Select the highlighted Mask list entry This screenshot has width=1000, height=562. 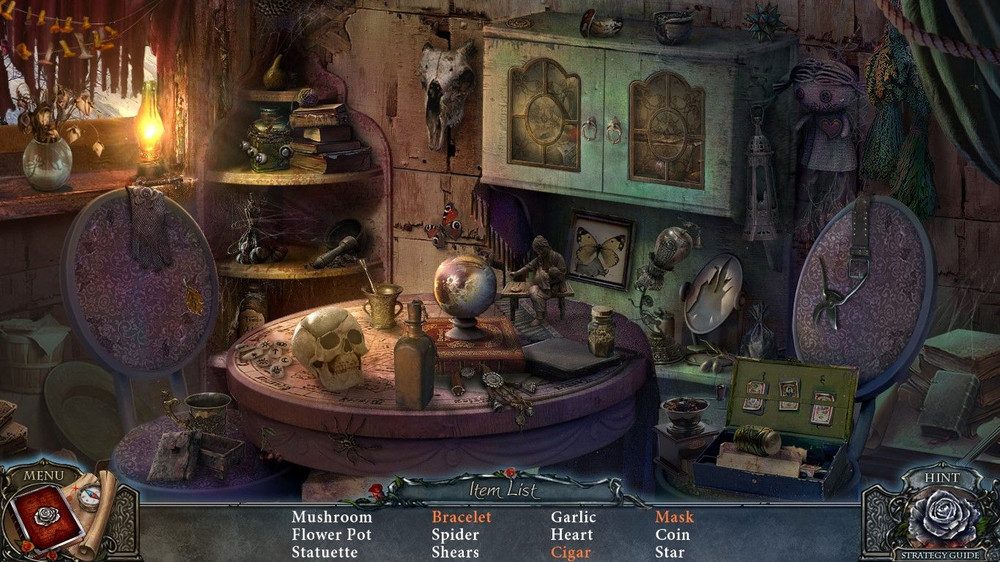pos(674,517)
